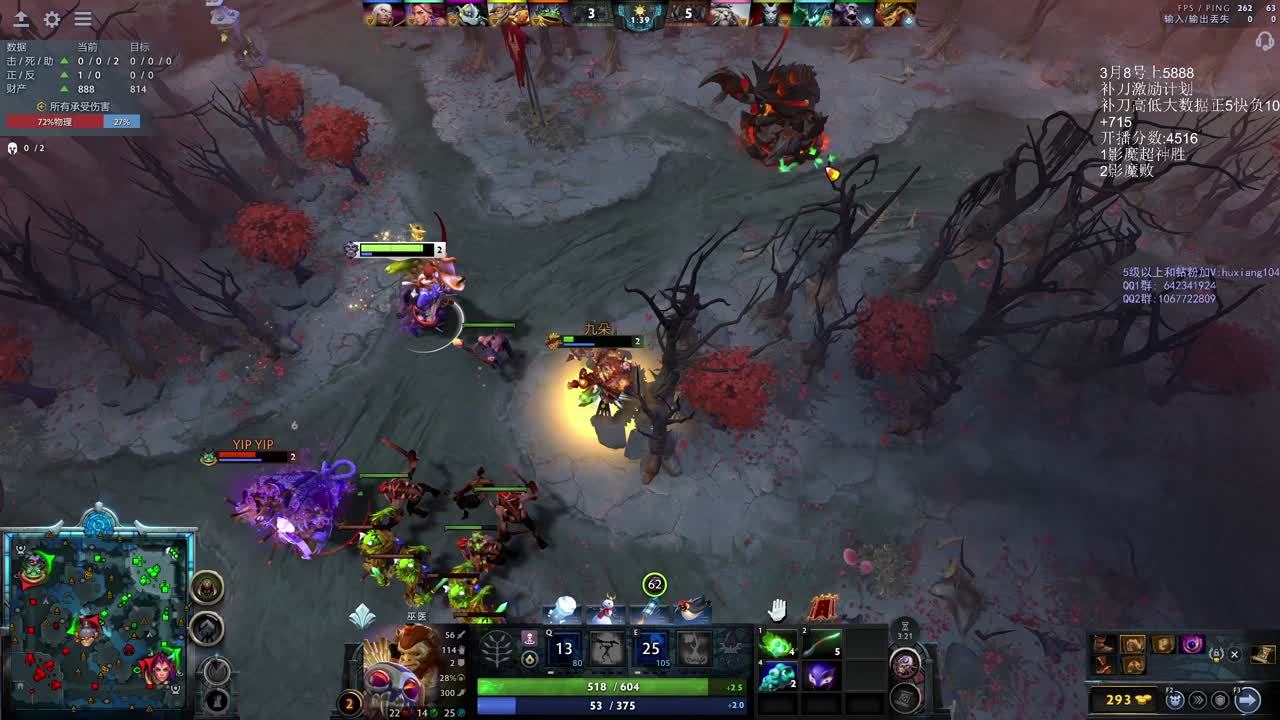Click the dashboard arrow button top-left
This screenshot has height=720, width=1280.
pyautogui.click(x=21, y=19)
